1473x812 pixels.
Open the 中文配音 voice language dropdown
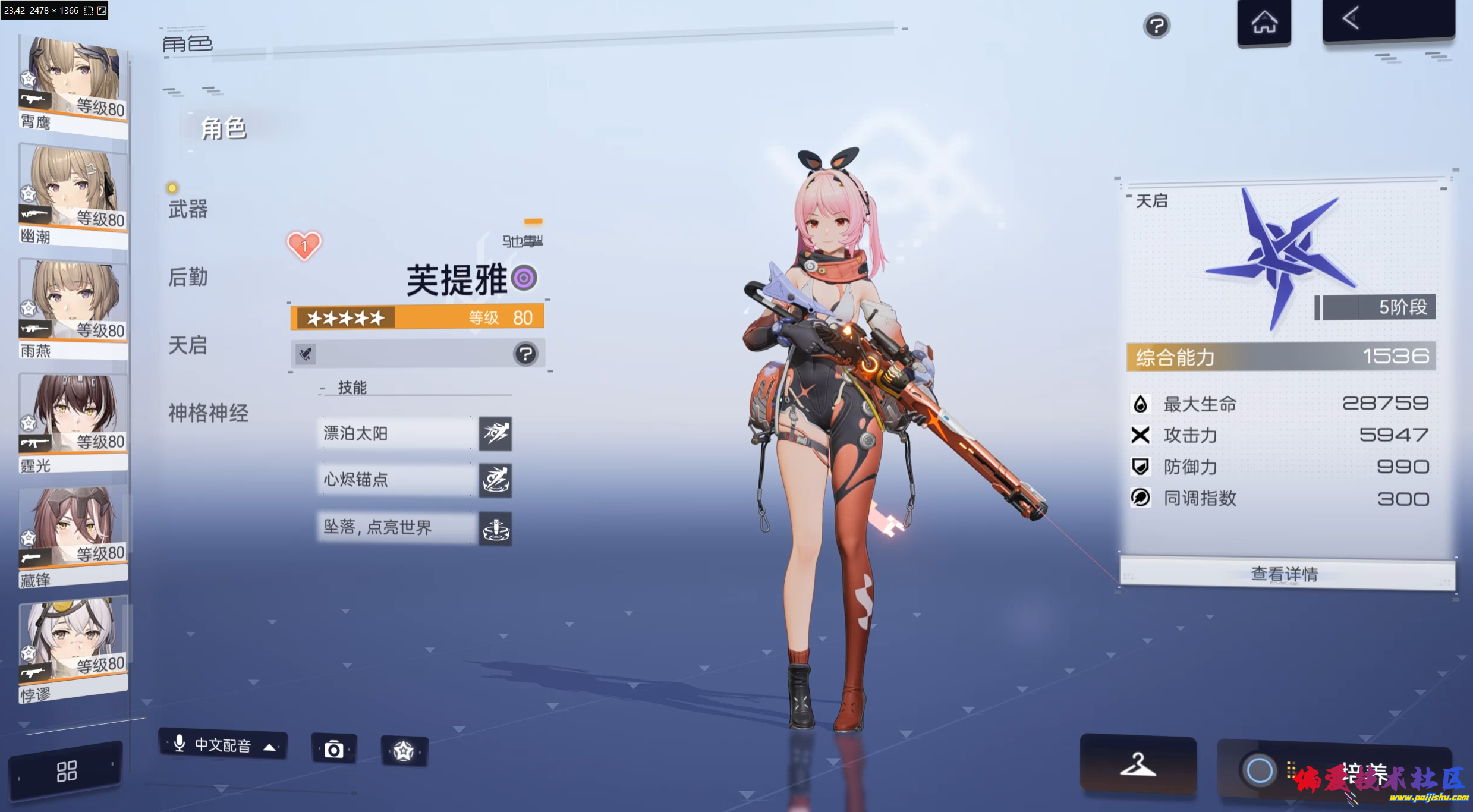224,745
